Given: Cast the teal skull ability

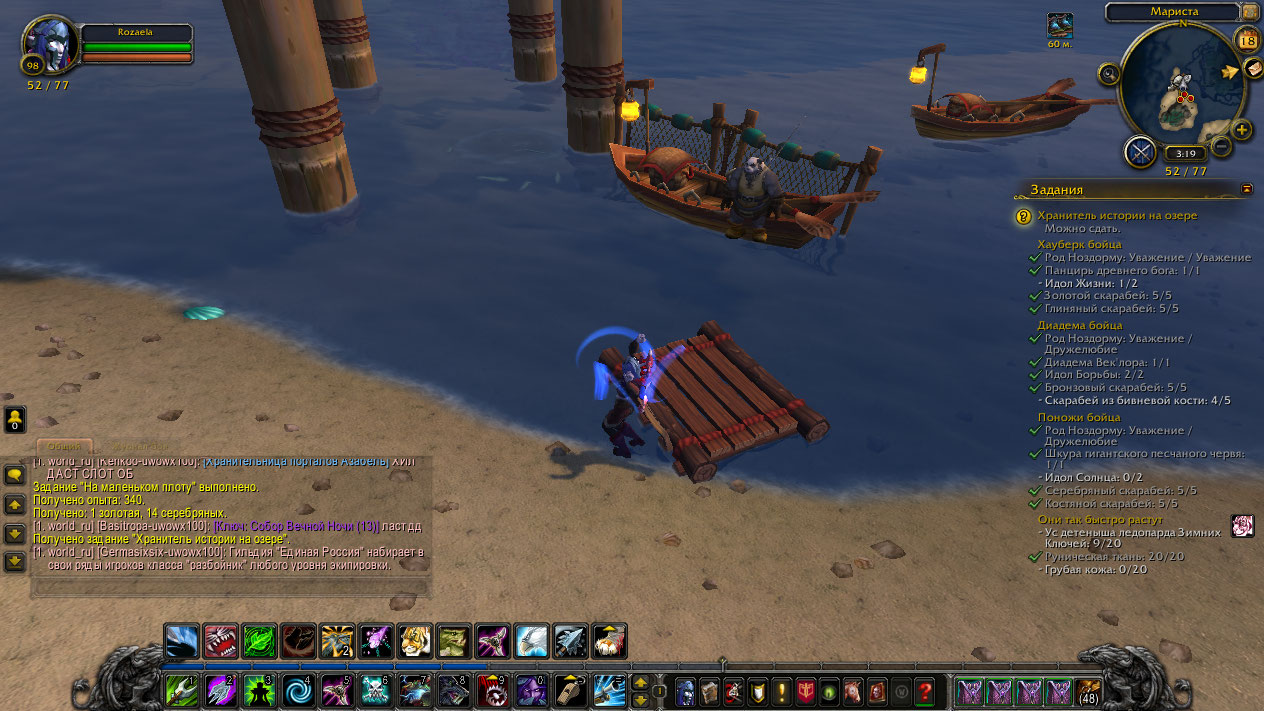Looking at the screenshot, I should [375, 691].
